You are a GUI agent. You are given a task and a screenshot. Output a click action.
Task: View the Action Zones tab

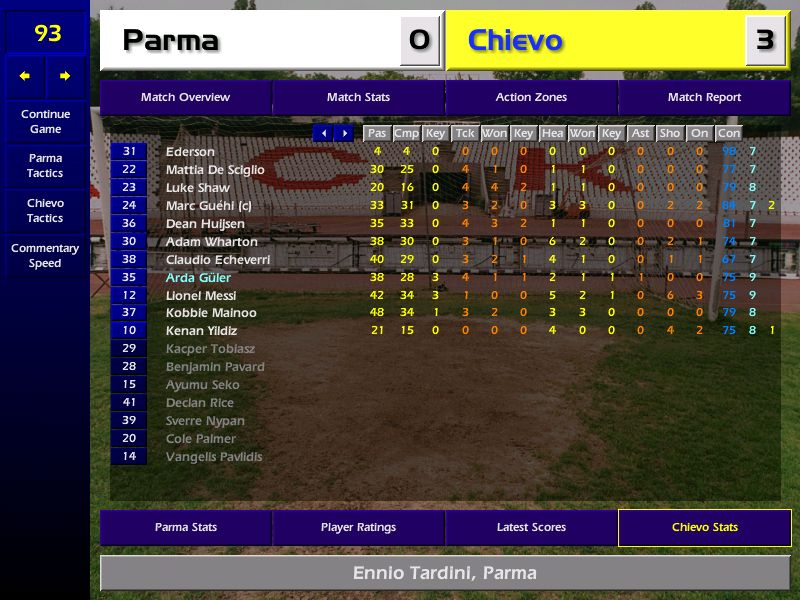point(531,97)
